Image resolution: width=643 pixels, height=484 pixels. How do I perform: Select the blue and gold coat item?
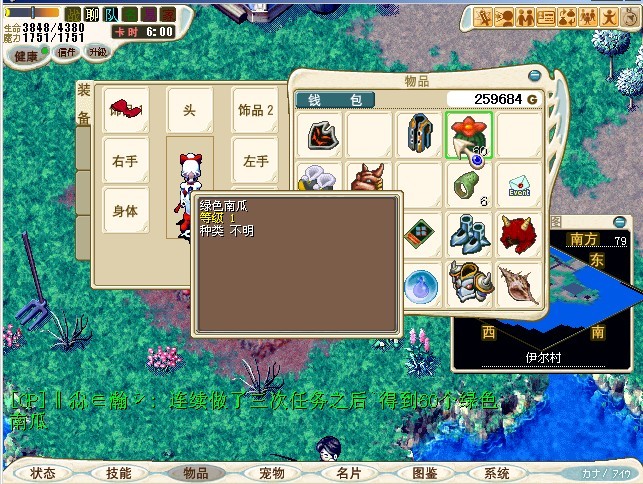click(x=419, y=135)
